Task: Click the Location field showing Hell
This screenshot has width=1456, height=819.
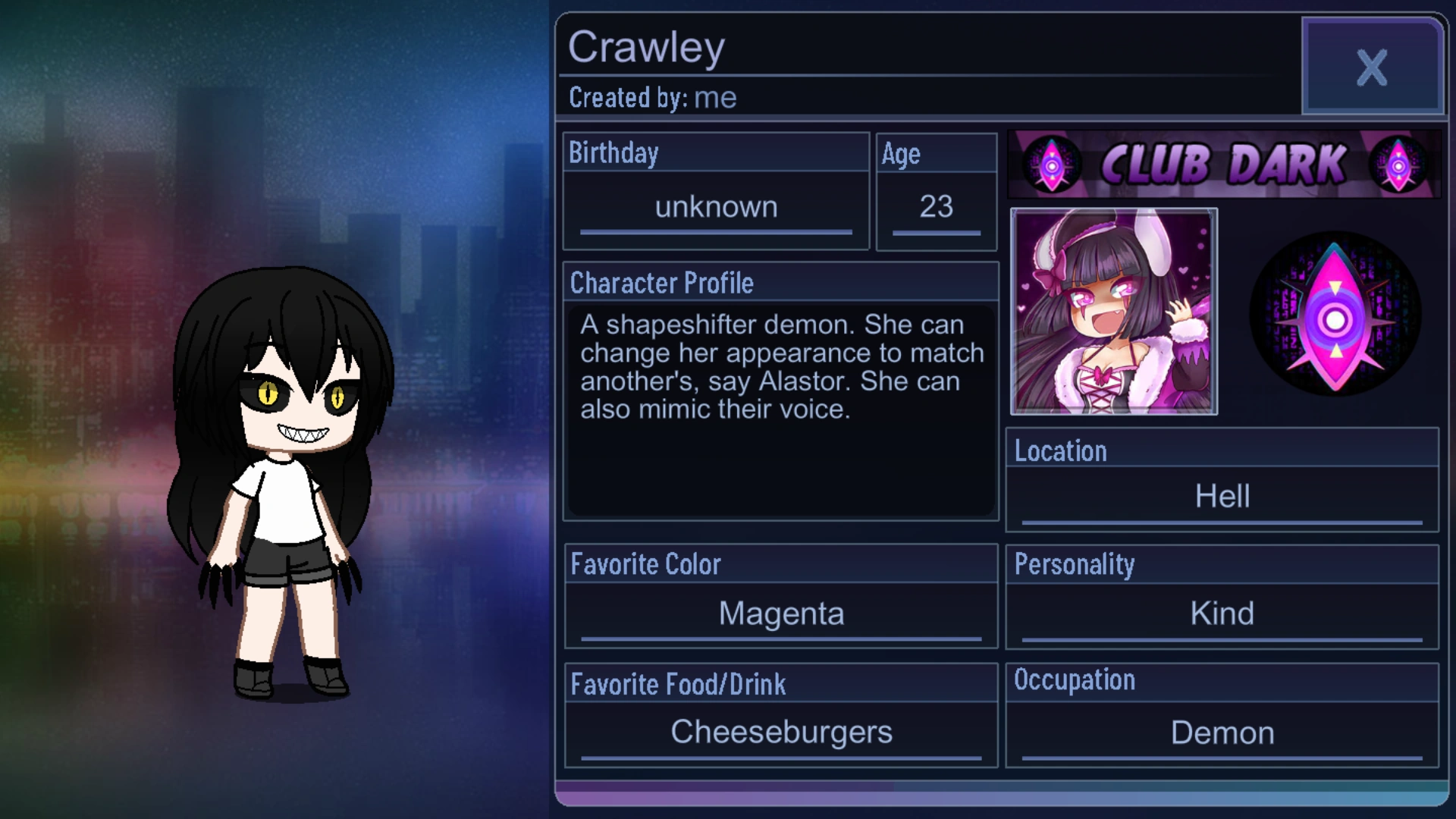Action: click(1222, 495)
